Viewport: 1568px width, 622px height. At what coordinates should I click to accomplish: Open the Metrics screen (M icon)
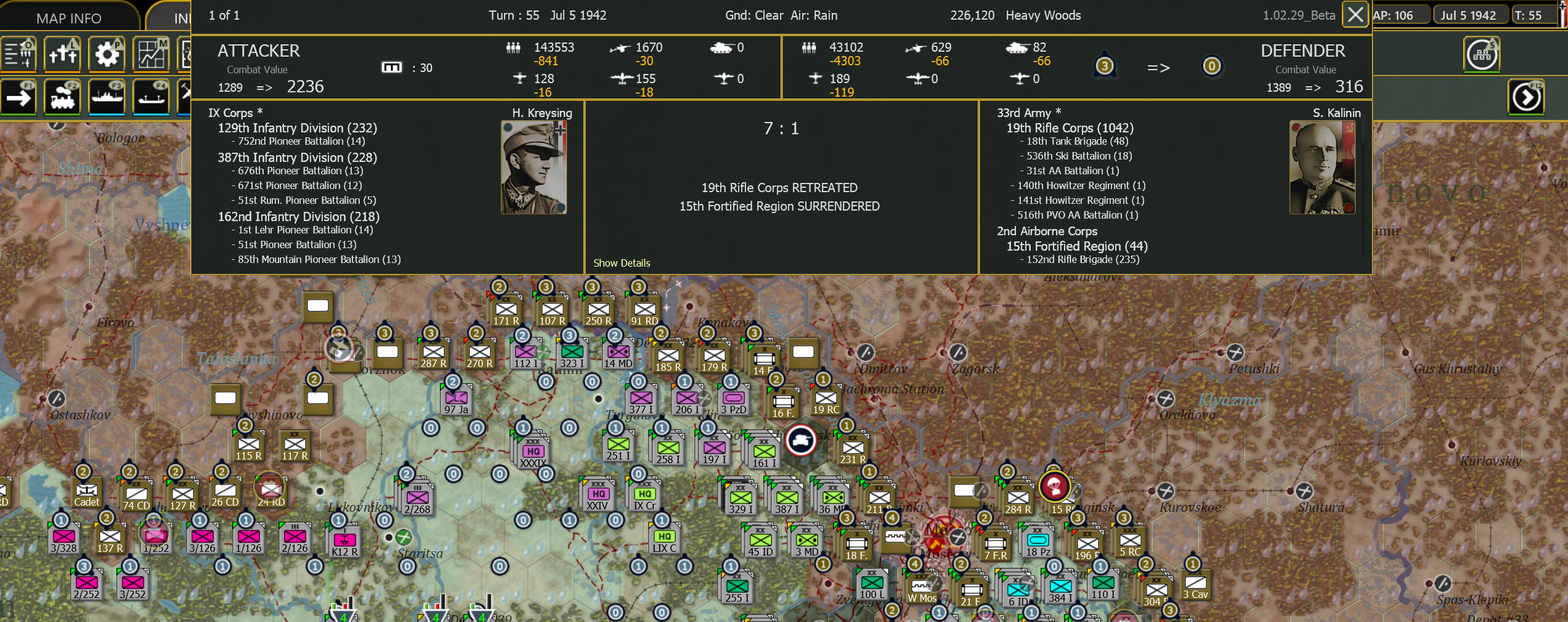152,54
